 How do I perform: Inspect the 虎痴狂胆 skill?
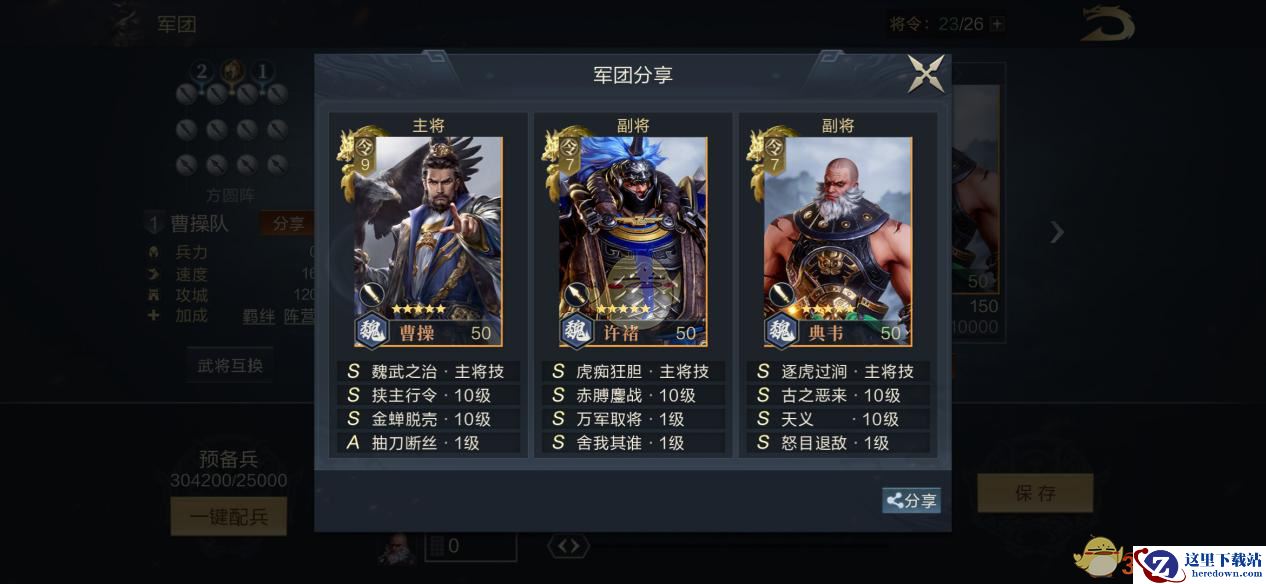coord(632,371)
